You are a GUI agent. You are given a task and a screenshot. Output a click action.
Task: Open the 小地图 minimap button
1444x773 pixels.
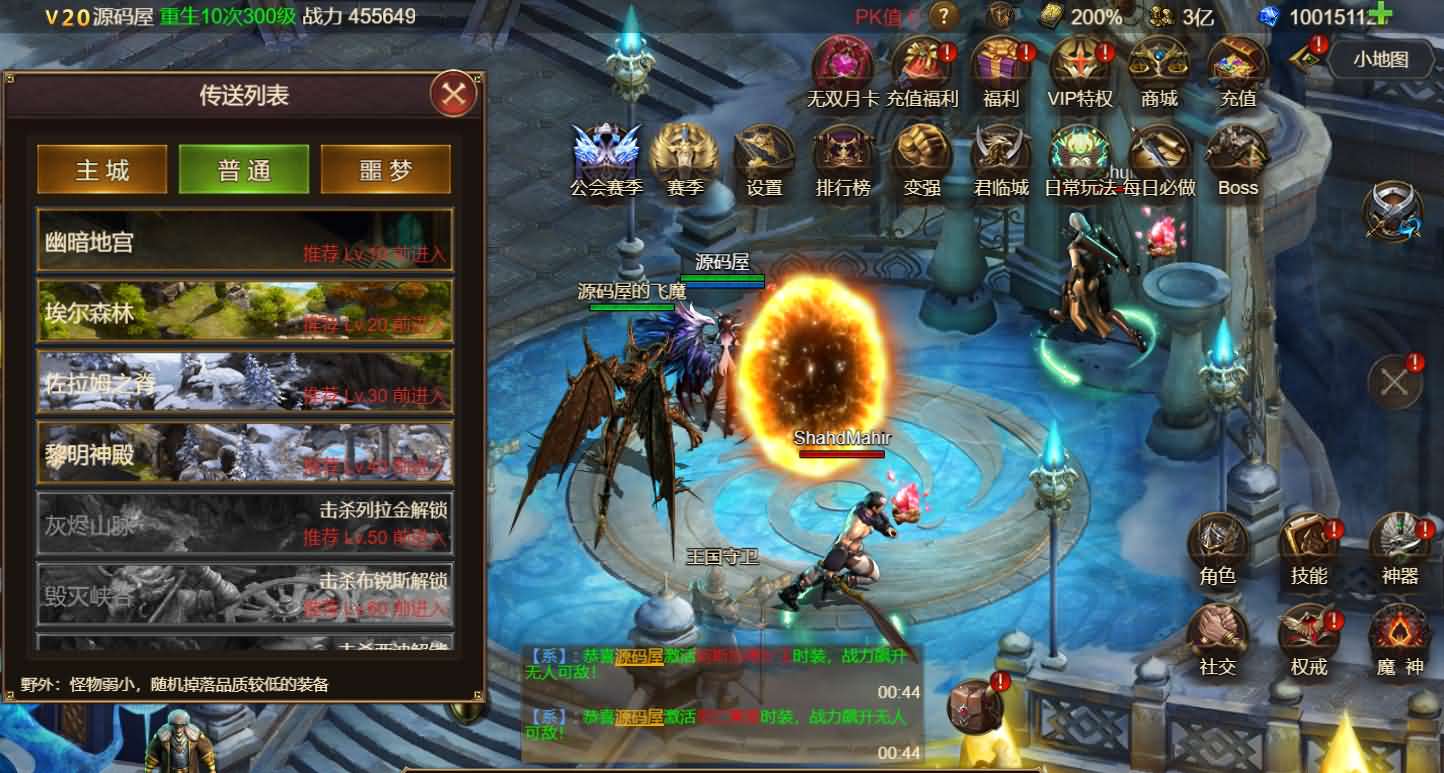click(x=1380, y=59)
